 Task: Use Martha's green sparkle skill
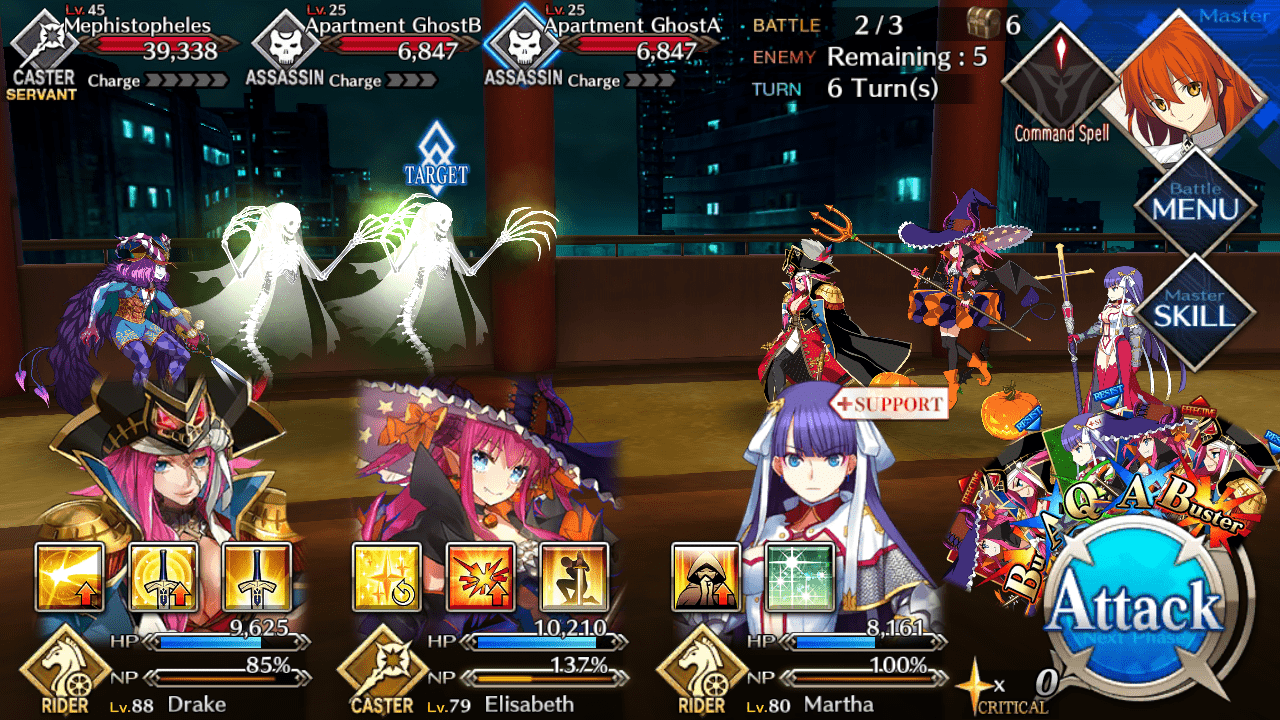(x=799, y=578)
